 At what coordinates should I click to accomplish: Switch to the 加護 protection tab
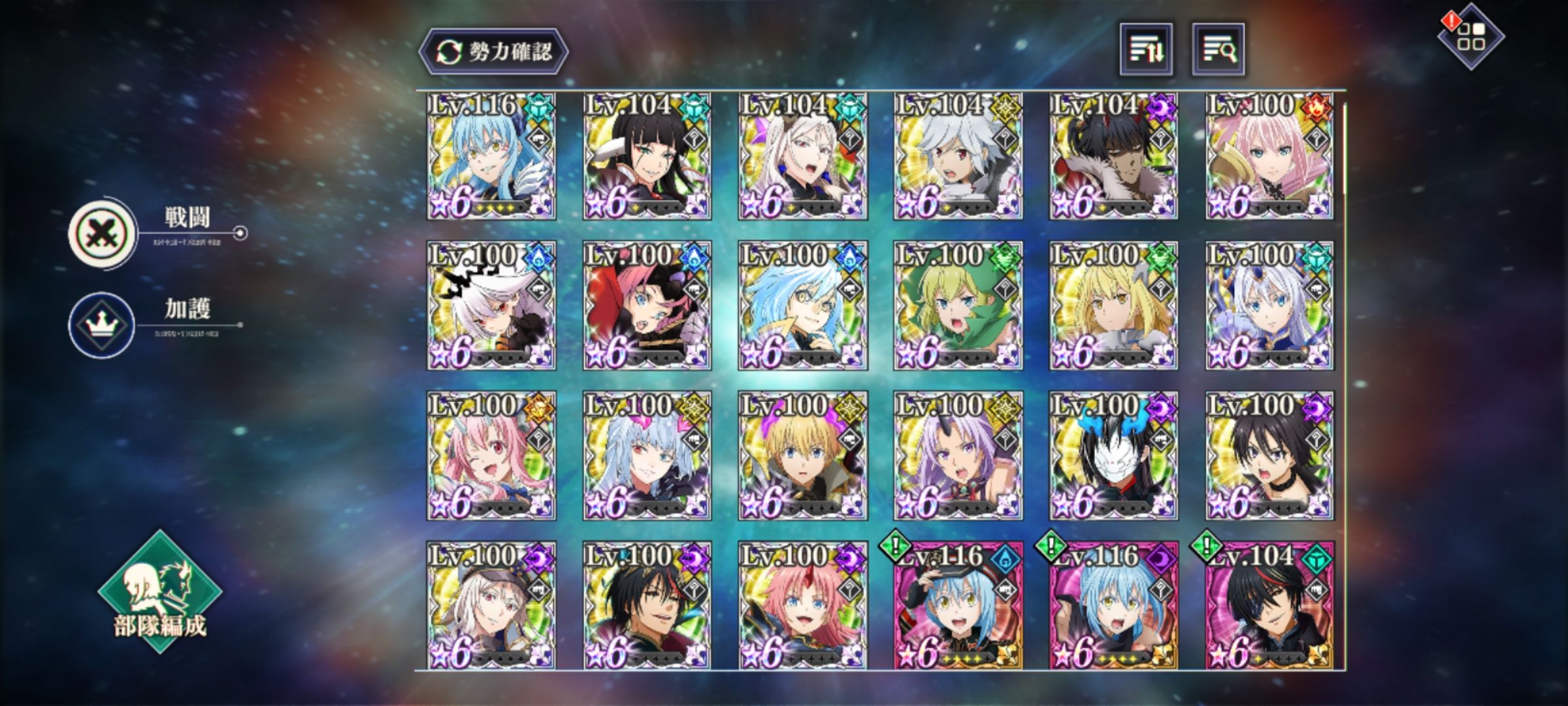pyautogui.click(x=102, y=325)
